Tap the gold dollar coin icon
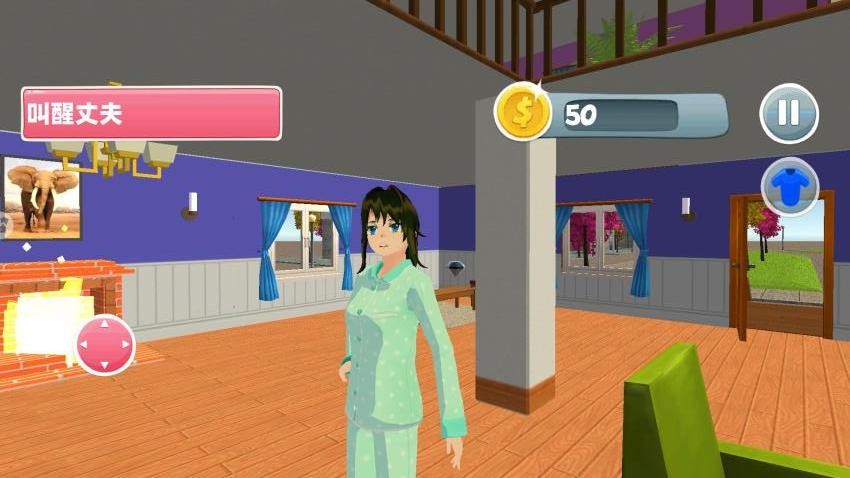 523,111
